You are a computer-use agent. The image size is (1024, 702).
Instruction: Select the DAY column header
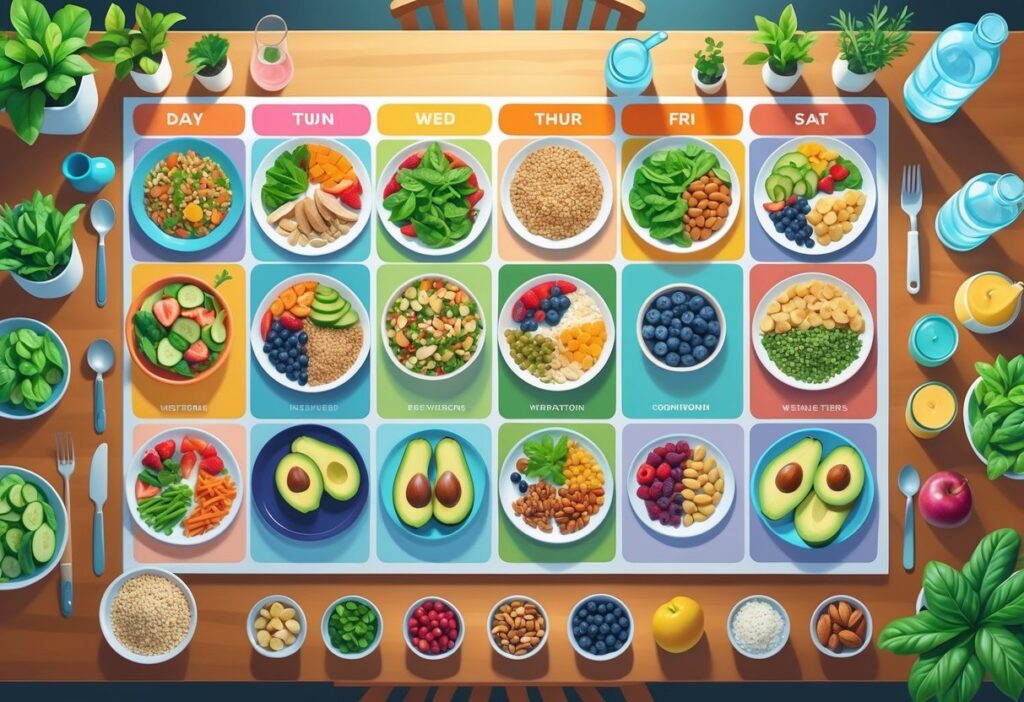[x=188, y=120]
